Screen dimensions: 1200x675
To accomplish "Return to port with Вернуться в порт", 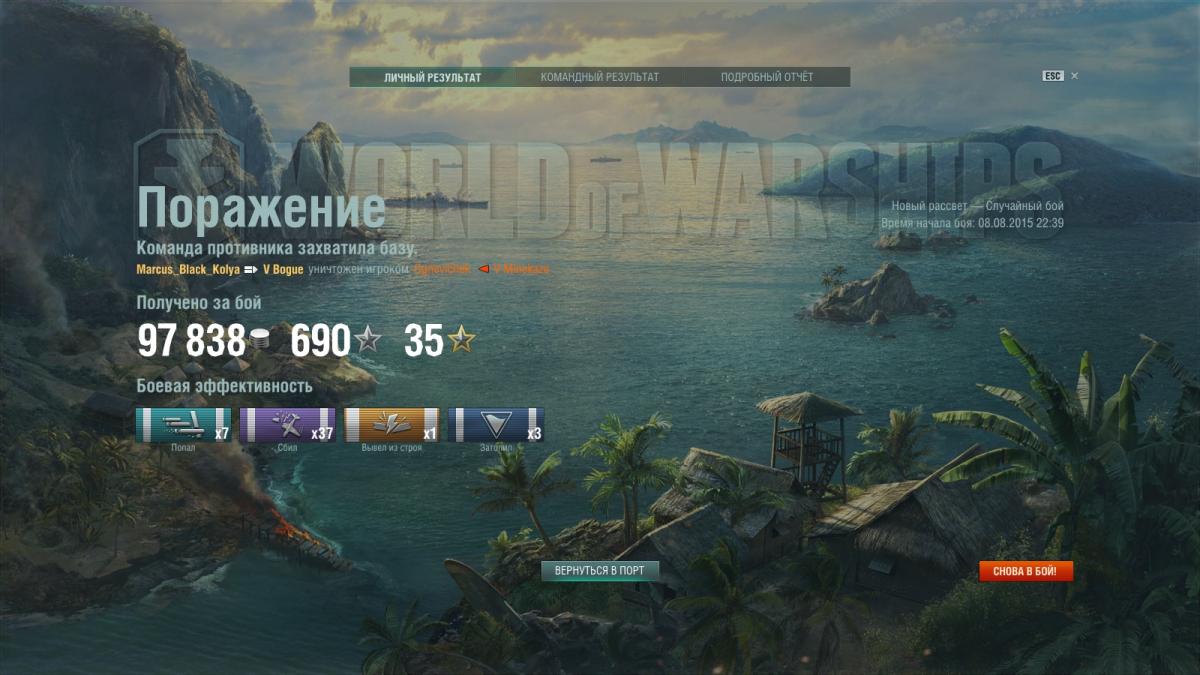I will click(x=600, y=571).
